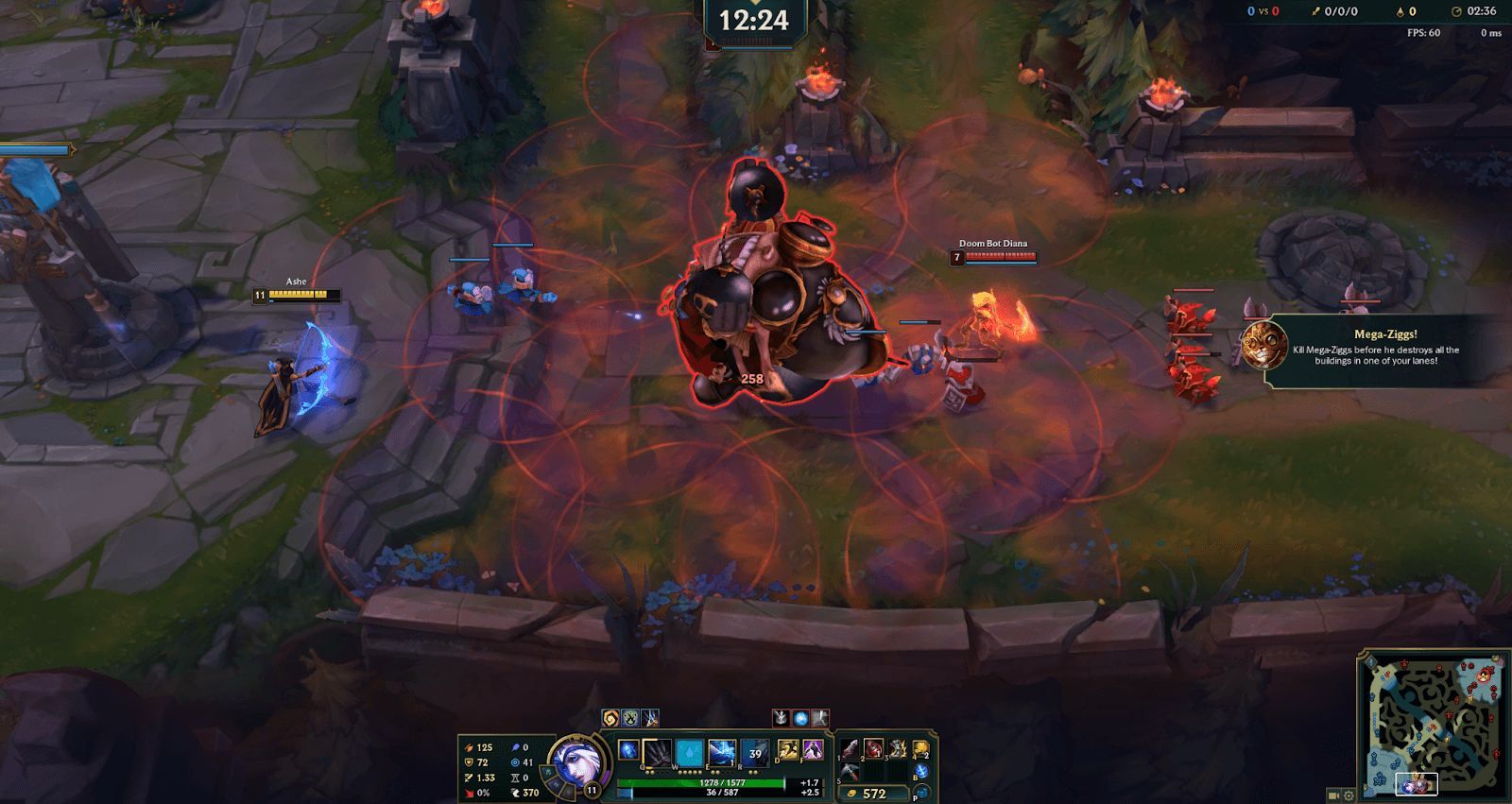Select the summoner spell in the D slot

pyautogui.click(x=788, y=750)
